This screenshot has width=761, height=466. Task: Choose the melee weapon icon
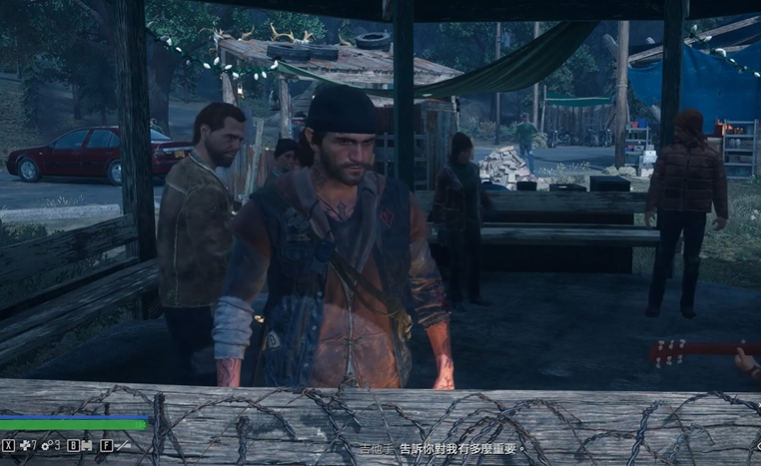click(x=120, y=445)
